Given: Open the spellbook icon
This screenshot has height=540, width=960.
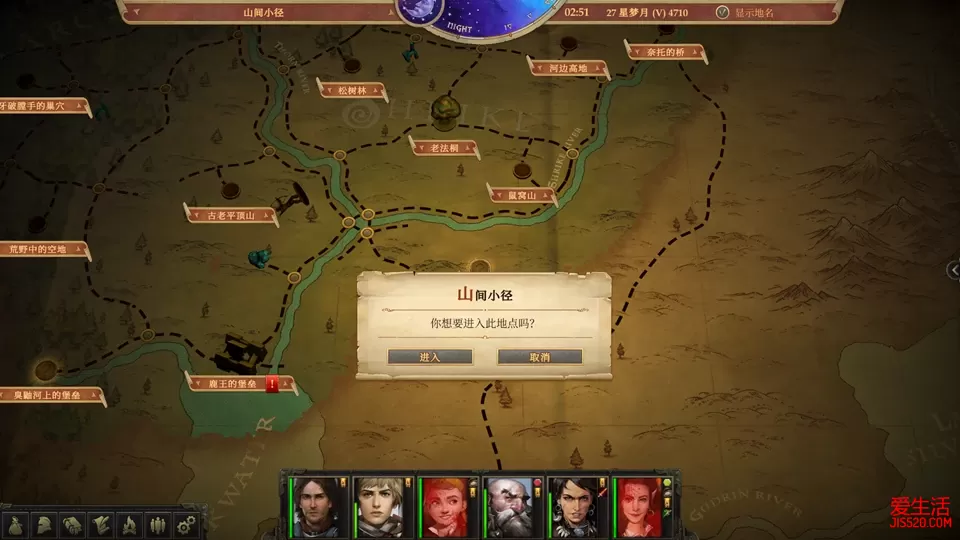Looking at the screenshot, I should click(x=73, y=524).
